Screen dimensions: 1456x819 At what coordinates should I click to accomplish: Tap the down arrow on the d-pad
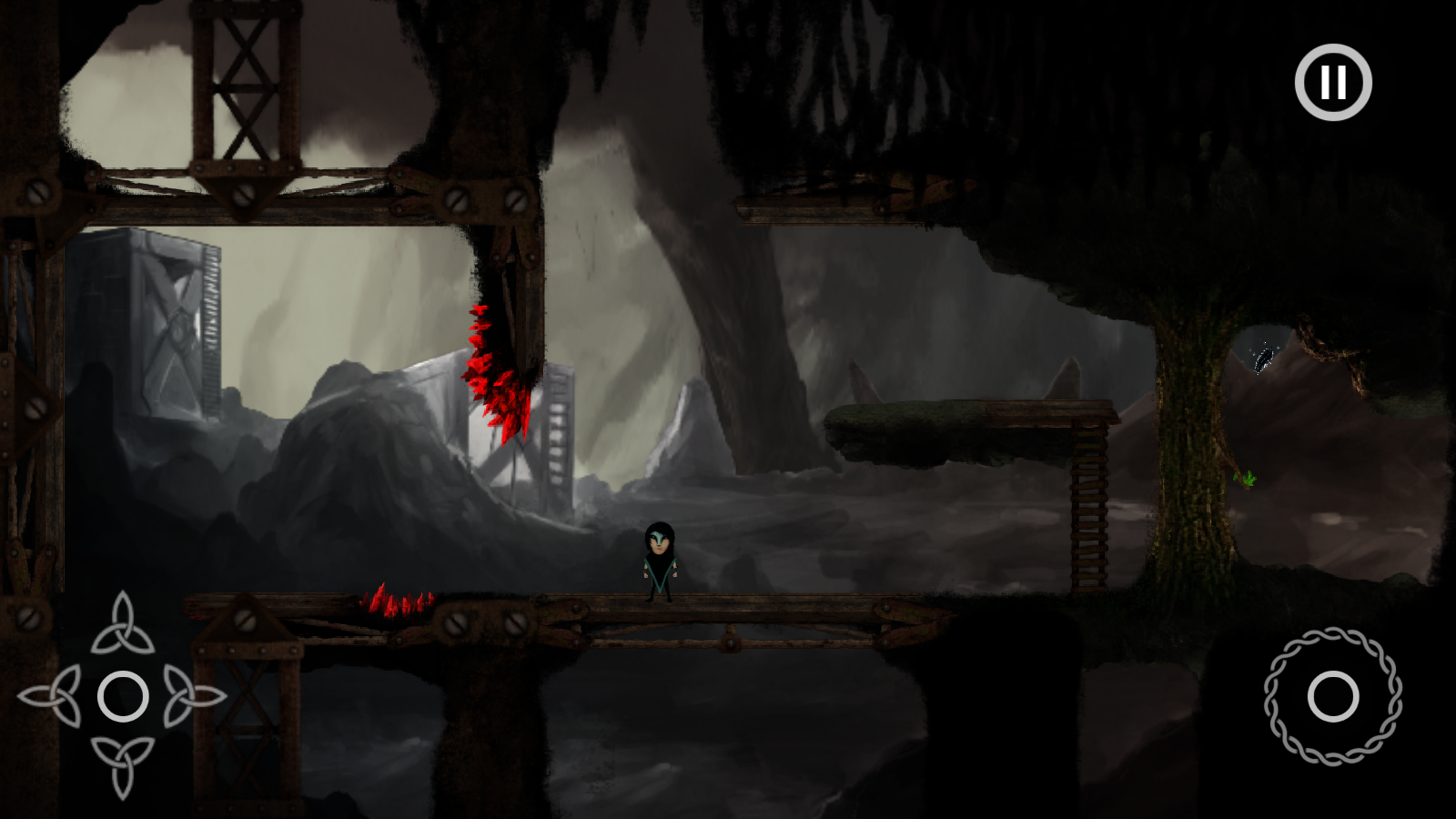pyautogui.click(x=123, y=764)
